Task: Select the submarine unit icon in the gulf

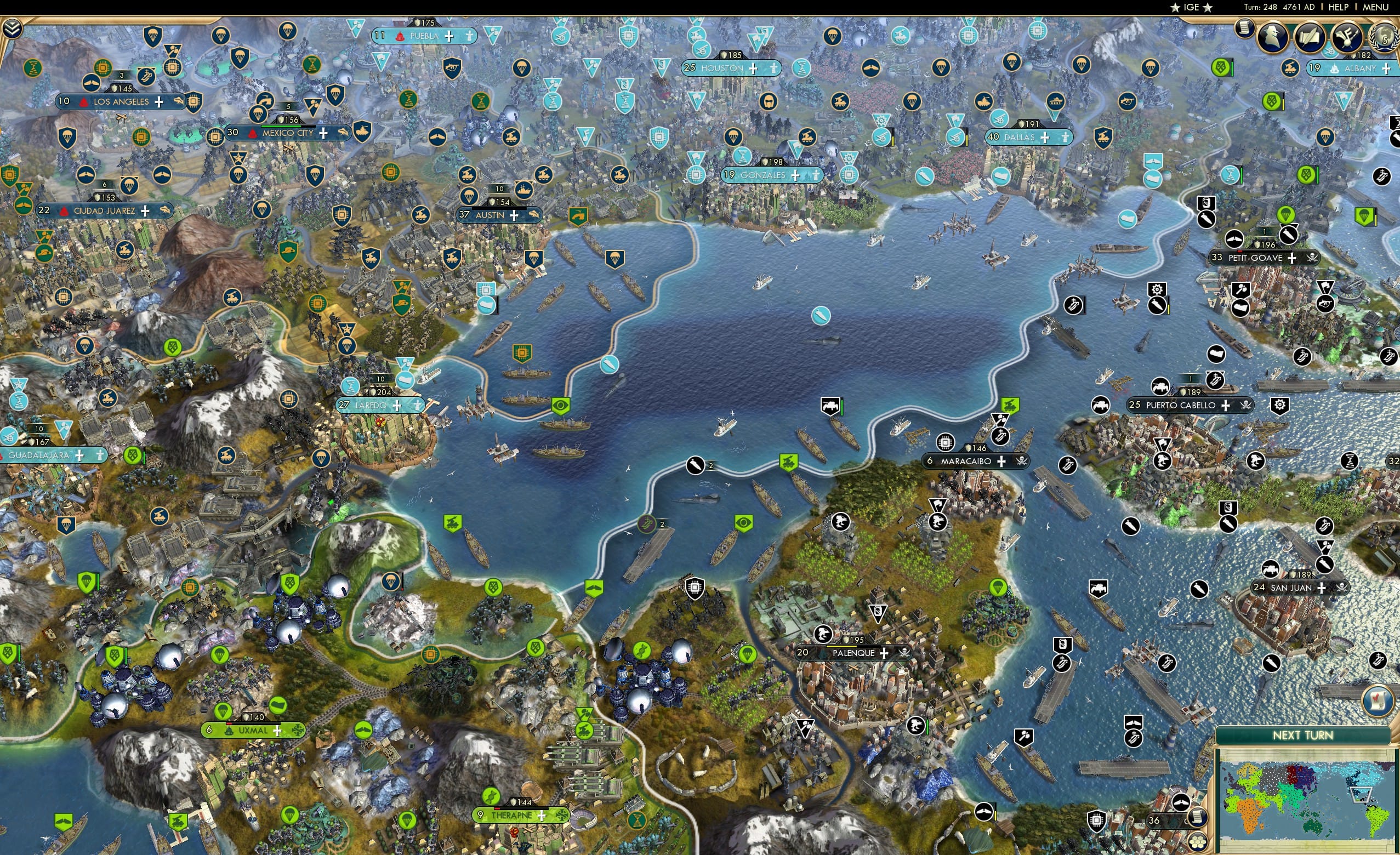Action: [821, 316]
